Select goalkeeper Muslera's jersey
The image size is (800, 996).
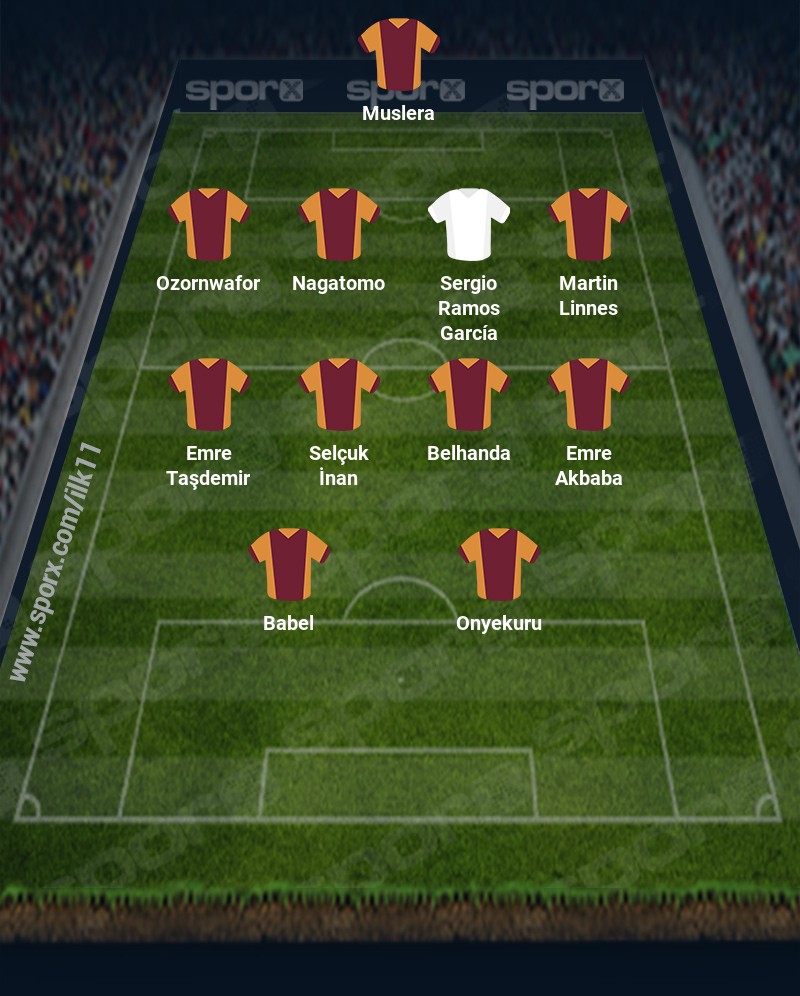tap(399, 54)
